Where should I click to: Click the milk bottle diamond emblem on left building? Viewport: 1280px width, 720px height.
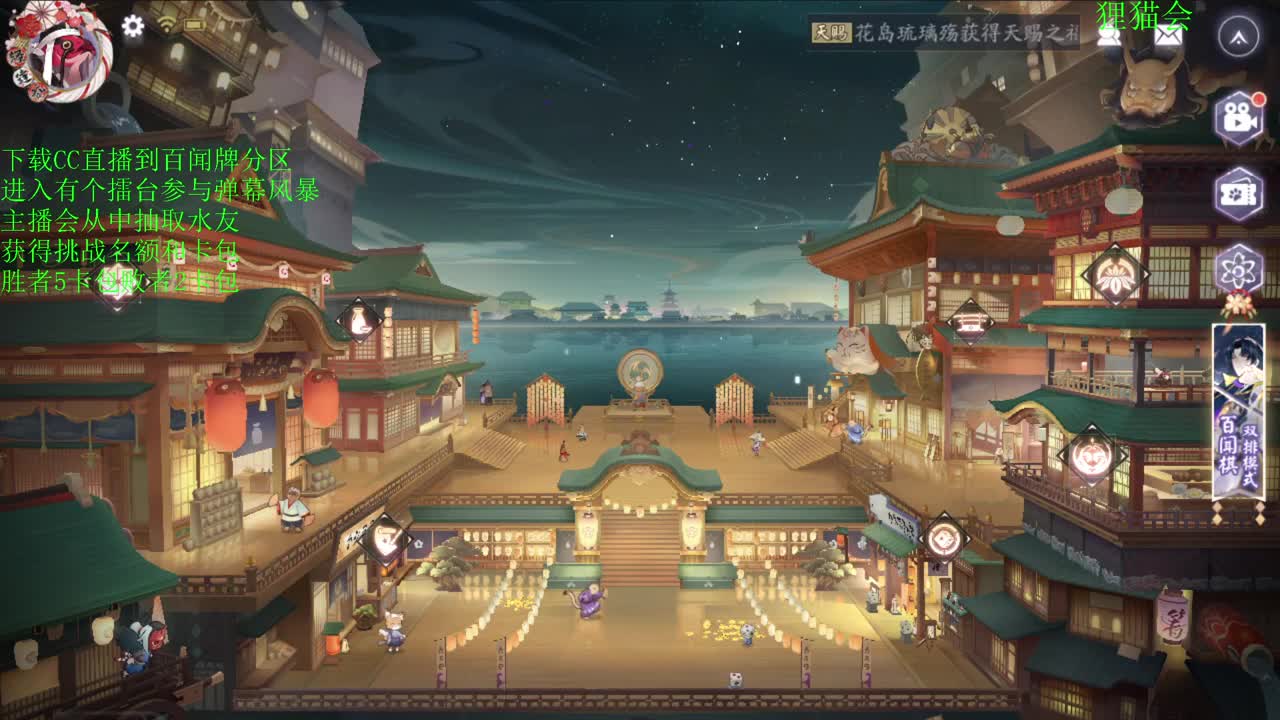[357, 321]
